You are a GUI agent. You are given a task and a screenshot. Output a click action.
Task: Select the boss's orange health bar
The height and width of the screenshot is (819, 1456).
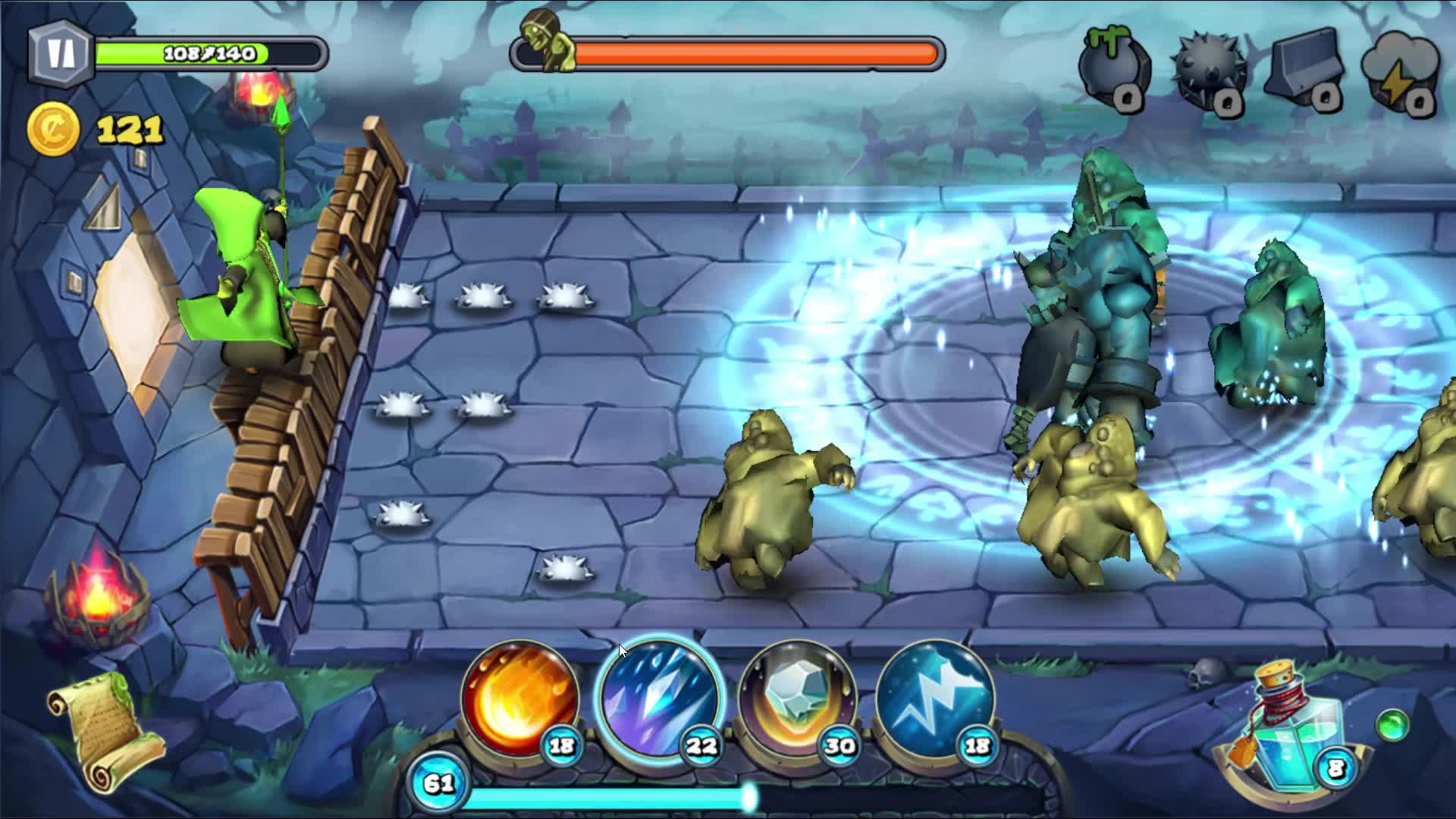pos(758,53)
